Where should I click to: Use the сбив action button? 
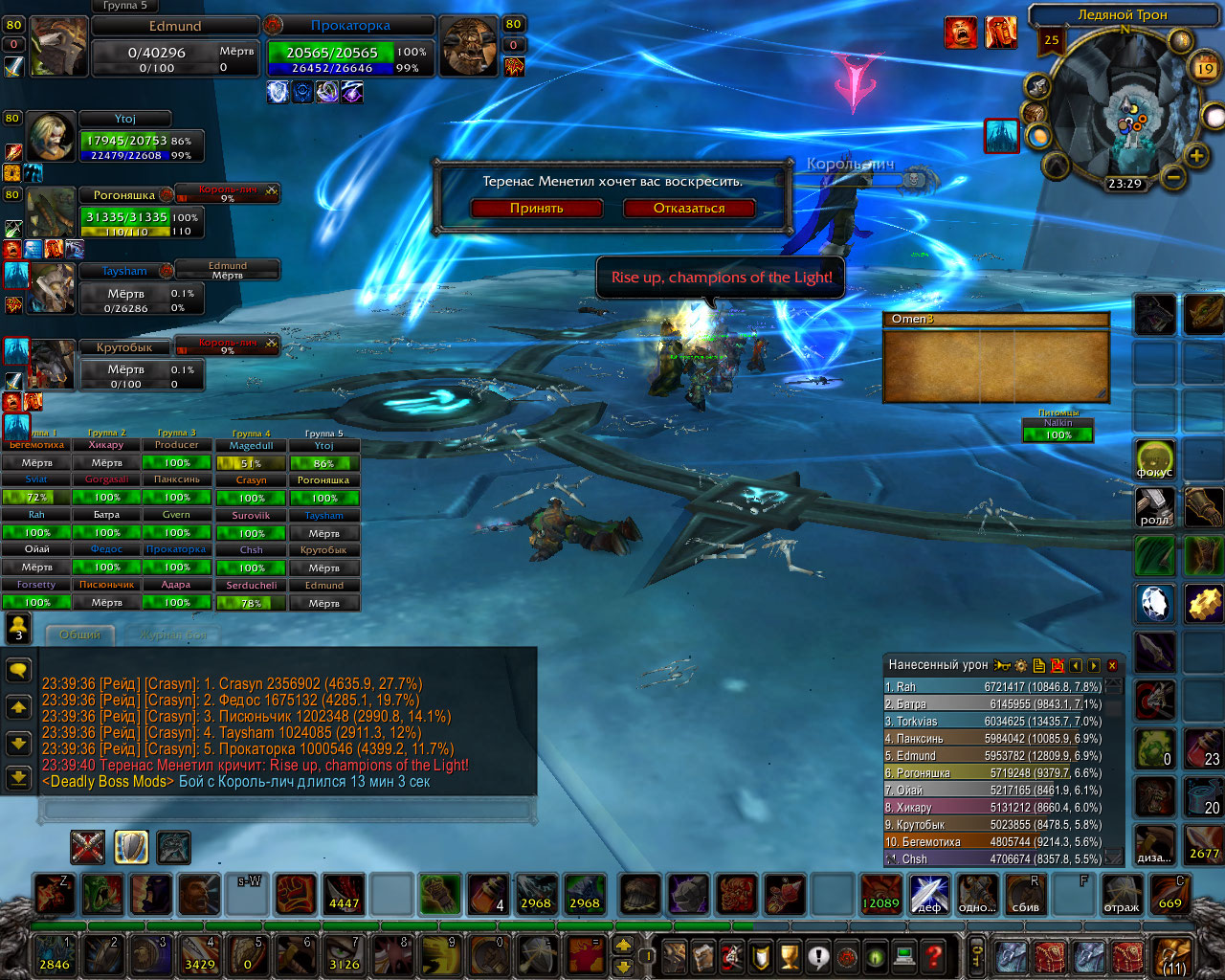[1026, 894]
